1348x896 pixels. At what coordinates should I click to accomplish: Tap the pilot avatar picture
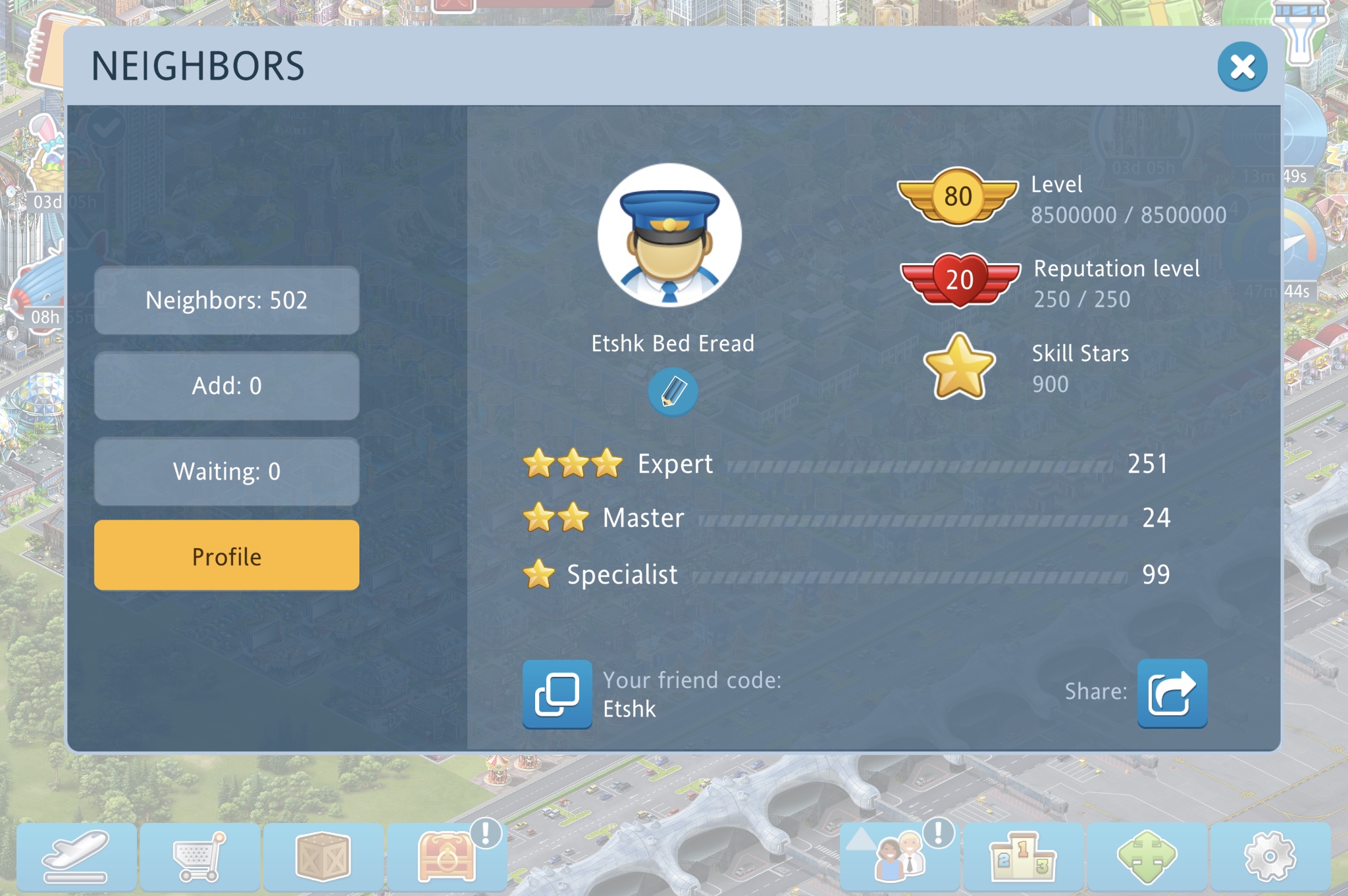click(x=669, y=236)
